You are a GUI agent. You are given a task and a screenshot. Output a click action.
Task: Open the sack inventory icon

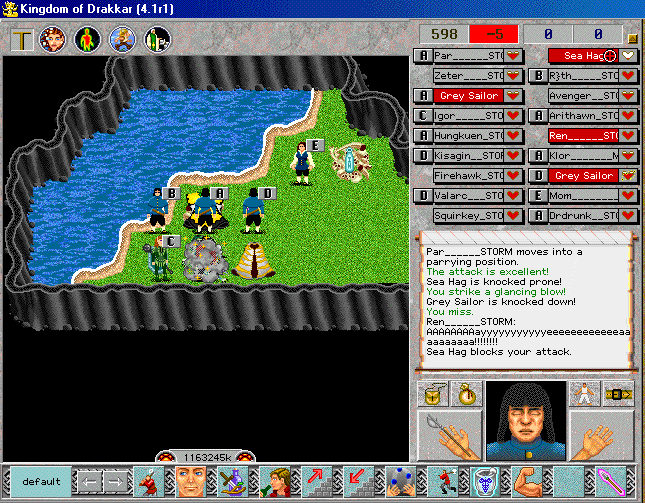click(433, 394)
